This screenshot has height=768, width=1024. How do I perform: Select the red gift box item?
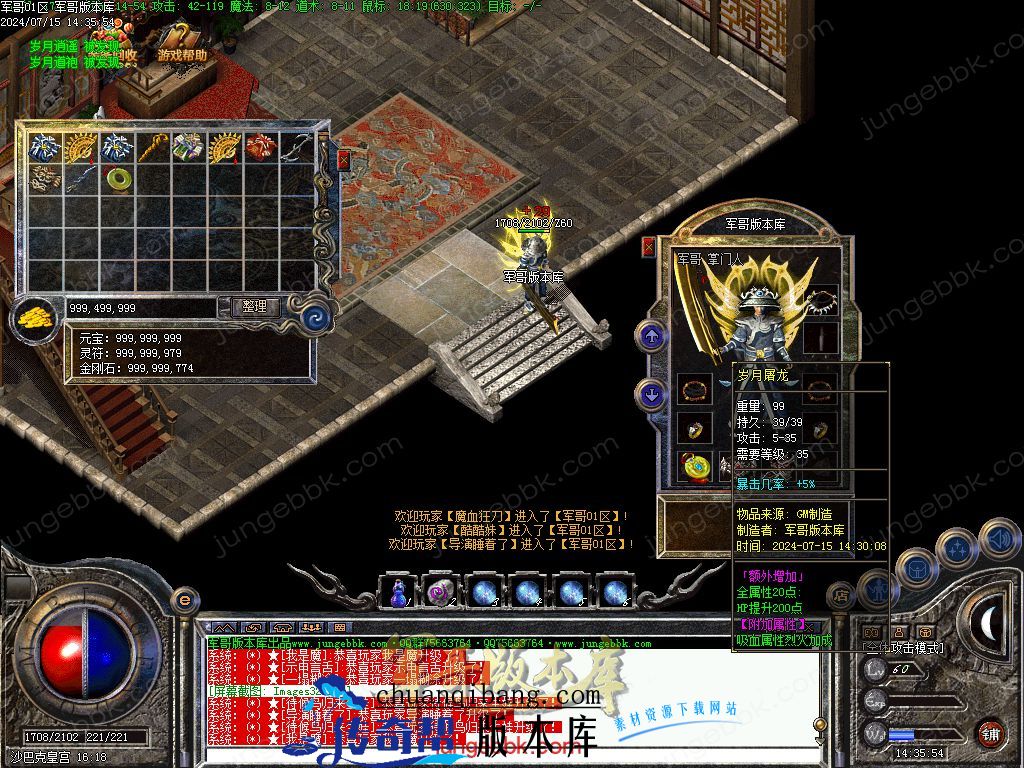coord(261,148)
